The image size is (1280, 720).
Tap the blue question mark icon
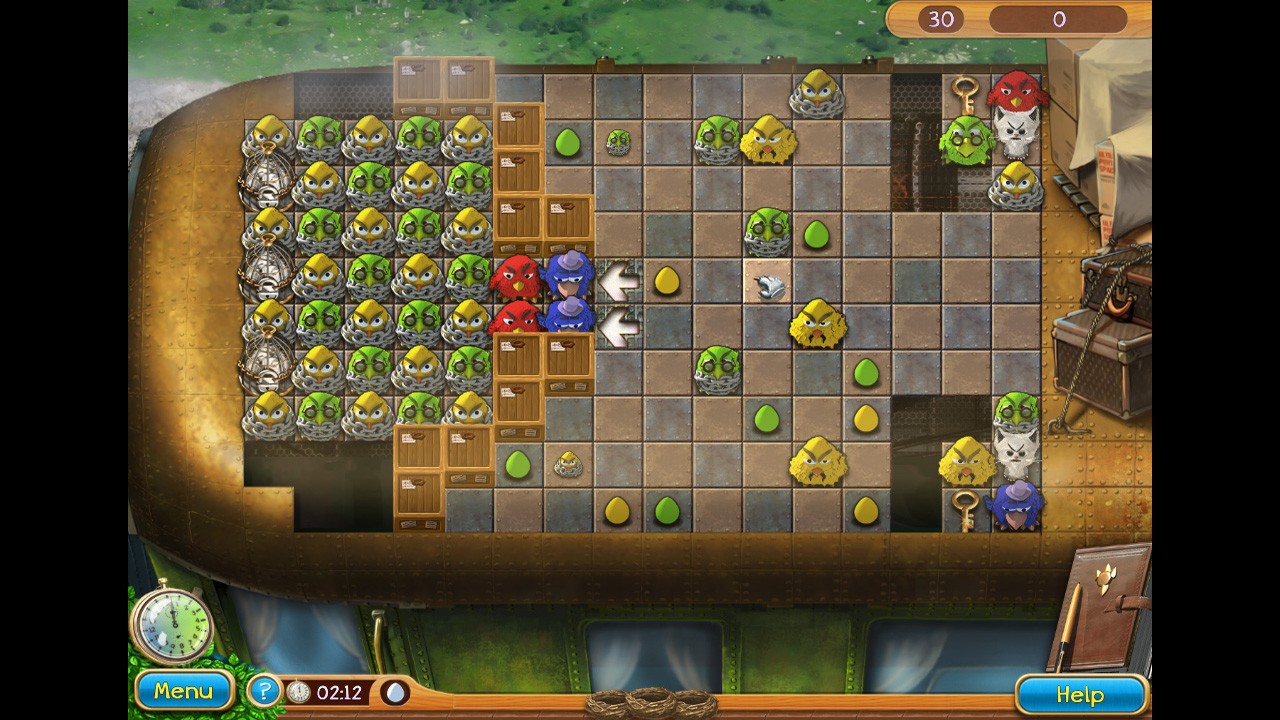point(263,691)
